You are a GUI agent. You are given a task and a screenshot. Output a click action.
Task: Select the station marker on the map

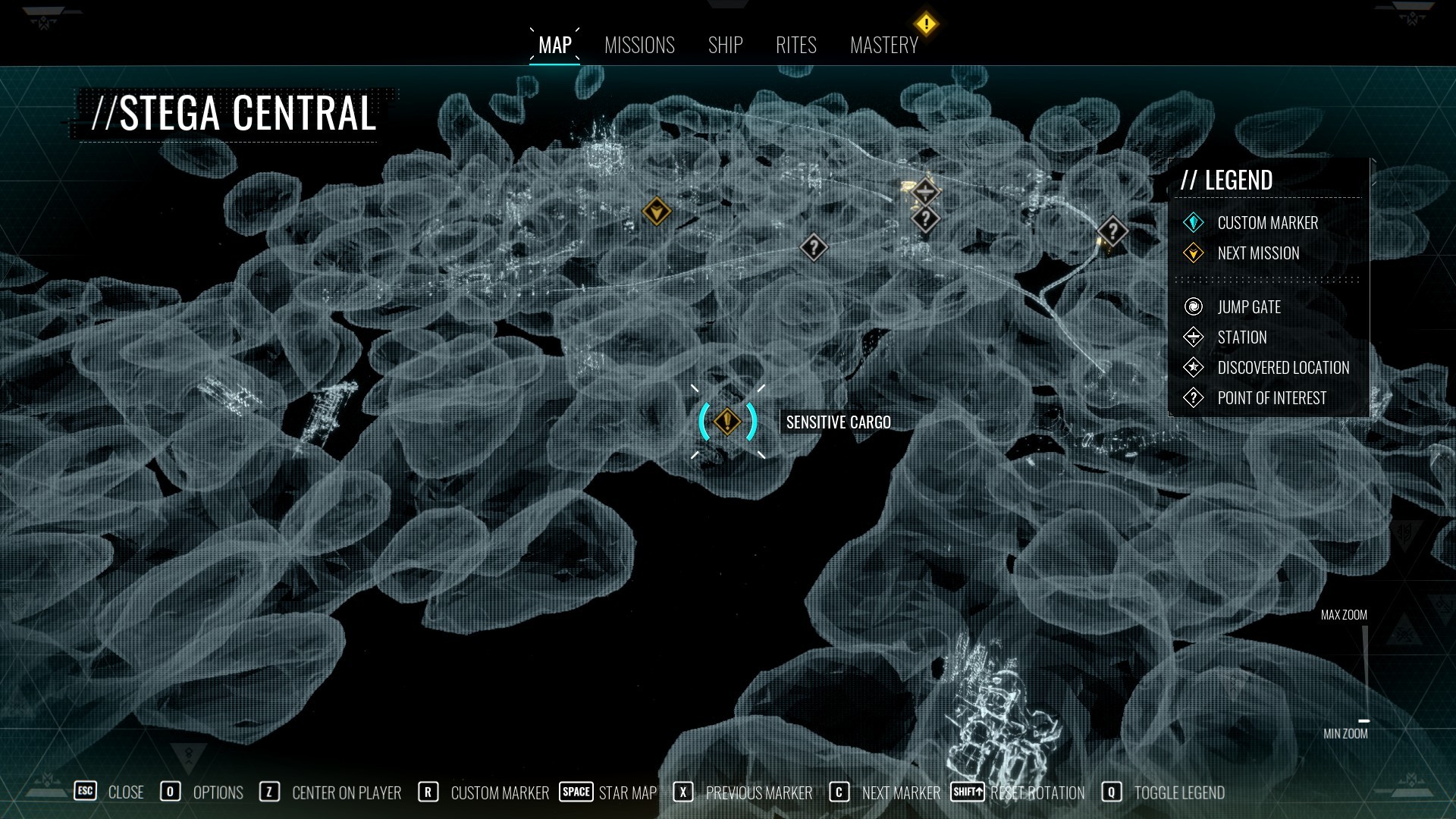click(925, 191)
